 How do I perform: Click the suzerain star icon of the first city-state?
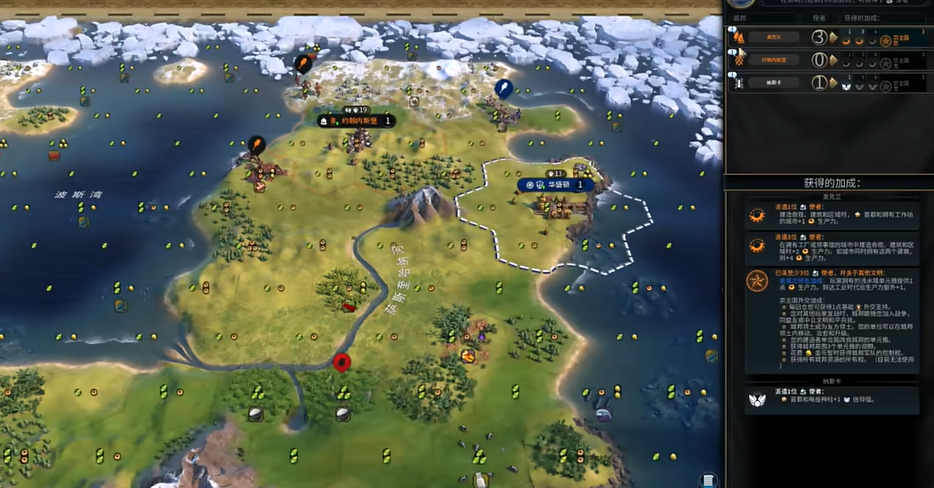tap(885, 39)
